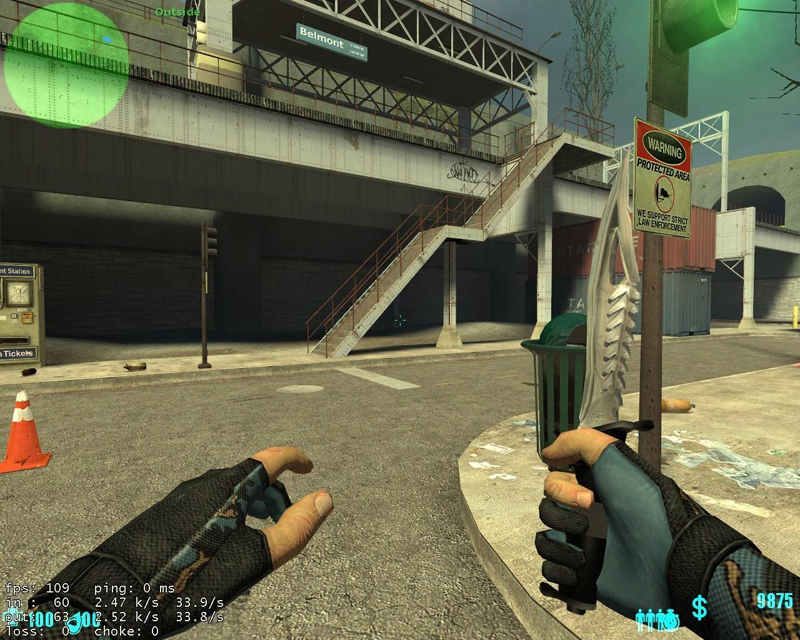Click the green circular radar minimap
The width and height of the screenshot is (800, 640).
click(x=66, y=51)
